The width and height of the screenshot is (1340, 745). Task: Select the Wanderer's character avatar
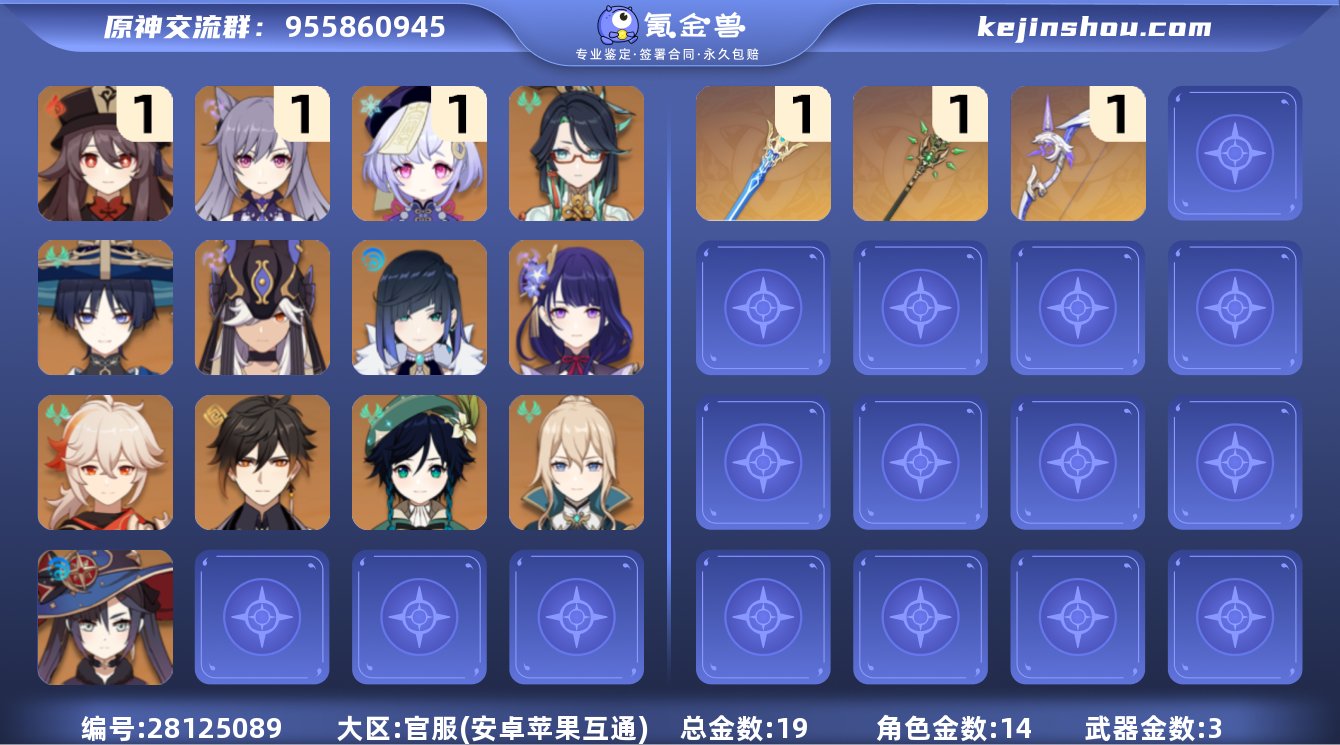(x=105, y=307)
